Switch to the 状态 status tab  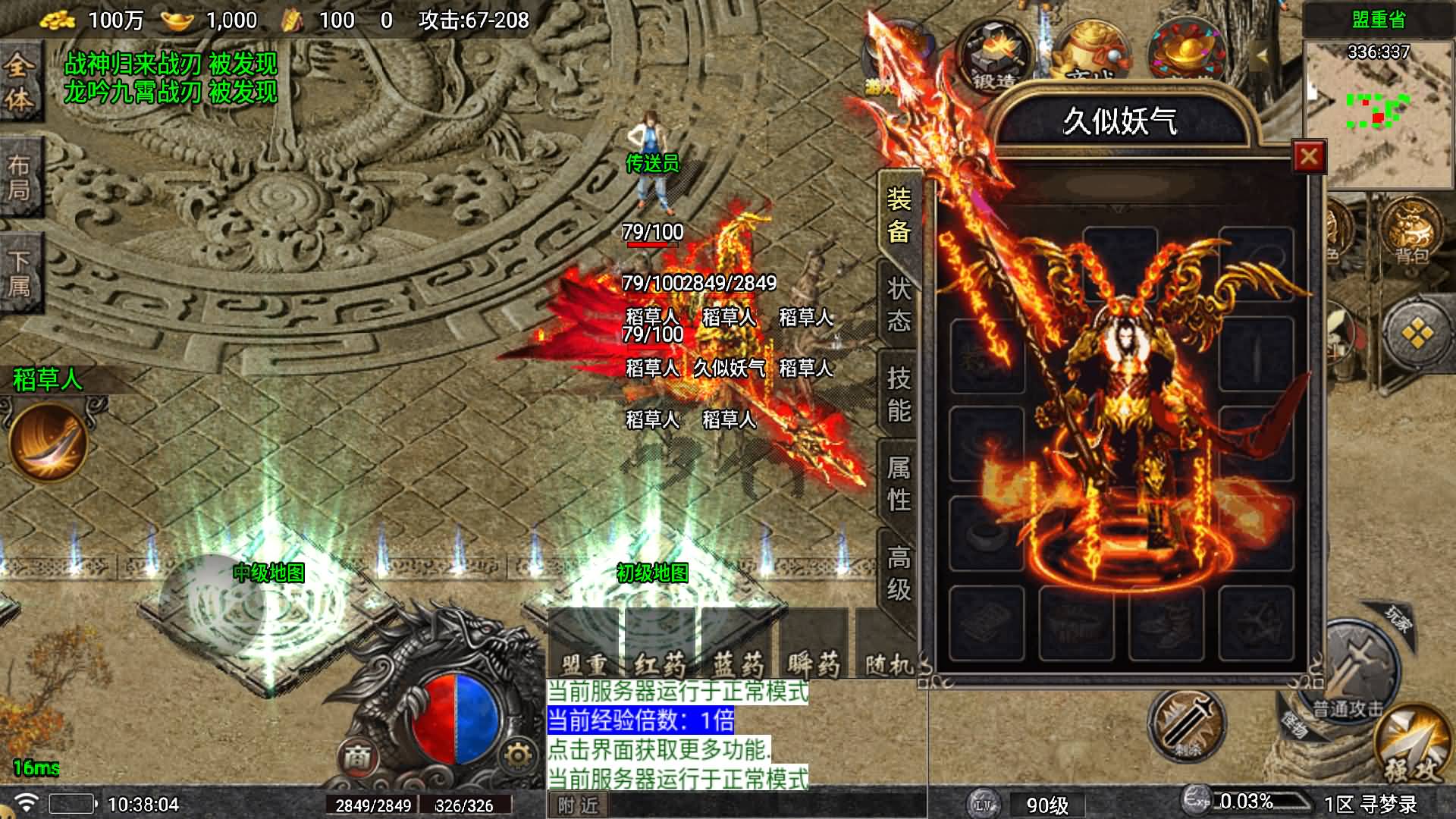click(x=899, y=304)
